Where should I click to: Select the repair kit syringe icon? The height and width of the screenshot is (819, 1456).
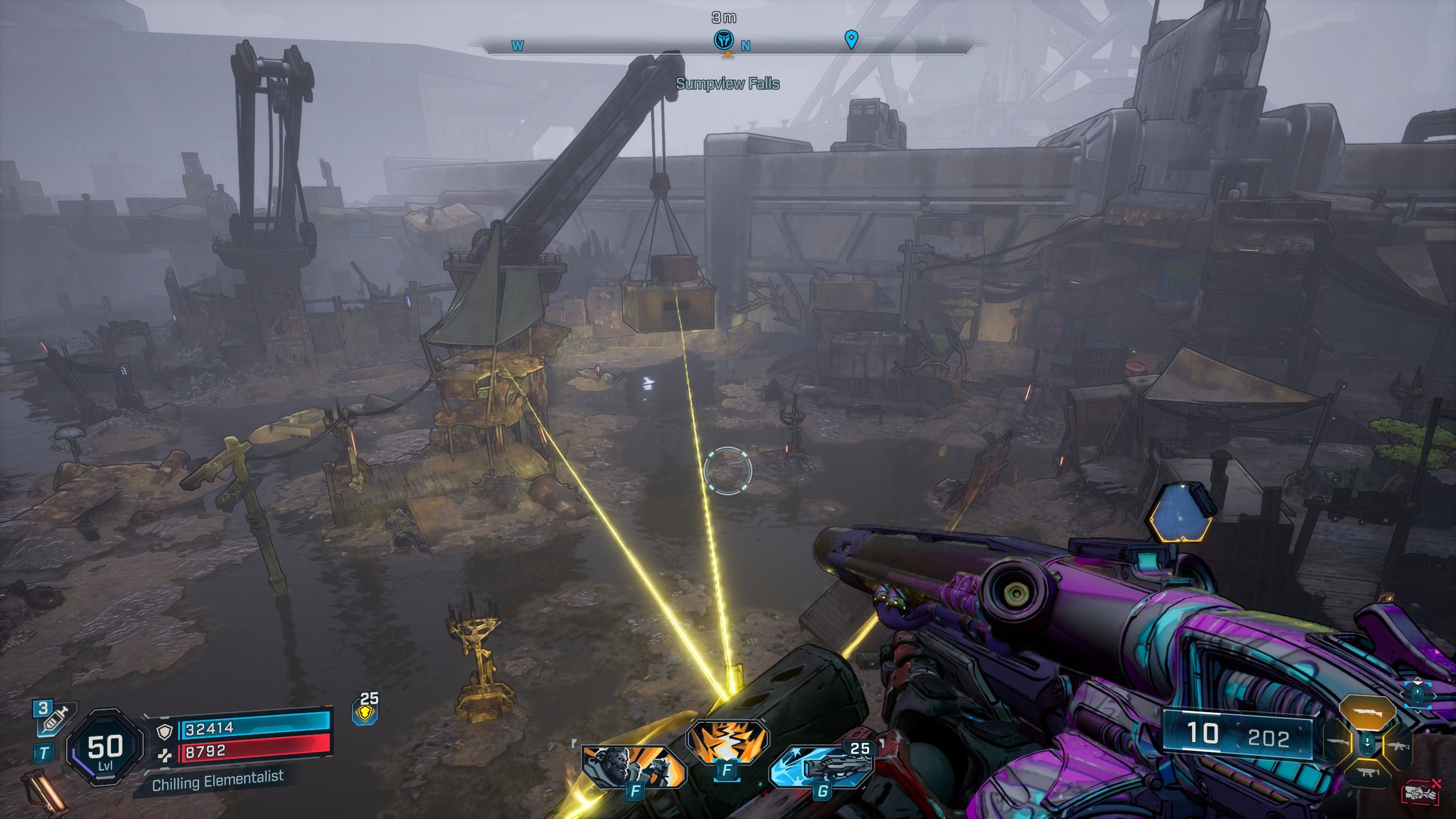pyautogui.click(x=53, y=719)
